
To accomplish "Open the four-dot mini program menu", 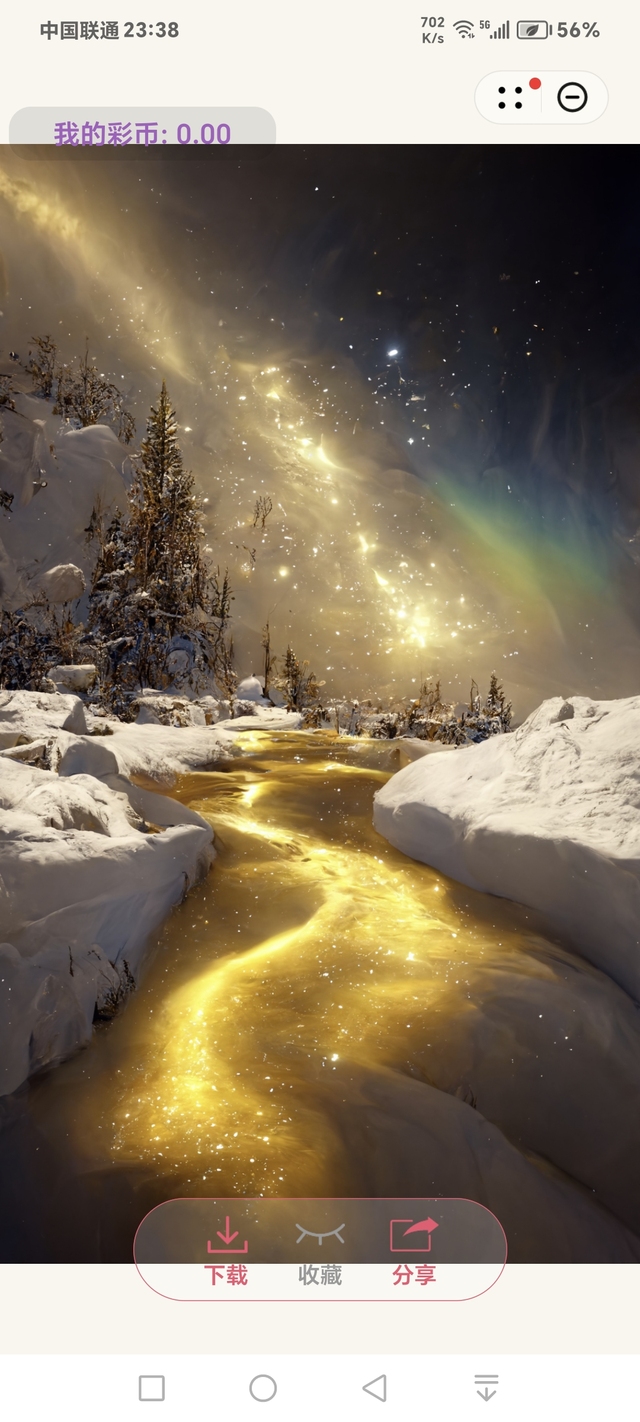I will coord(511,97).
